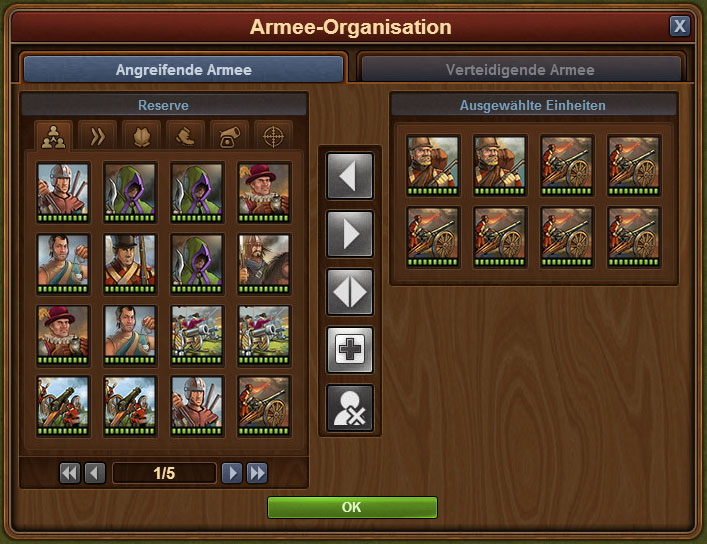Click the single right-pointing arrow transfer button
707x544 pixels.
(x=350, y=235)
